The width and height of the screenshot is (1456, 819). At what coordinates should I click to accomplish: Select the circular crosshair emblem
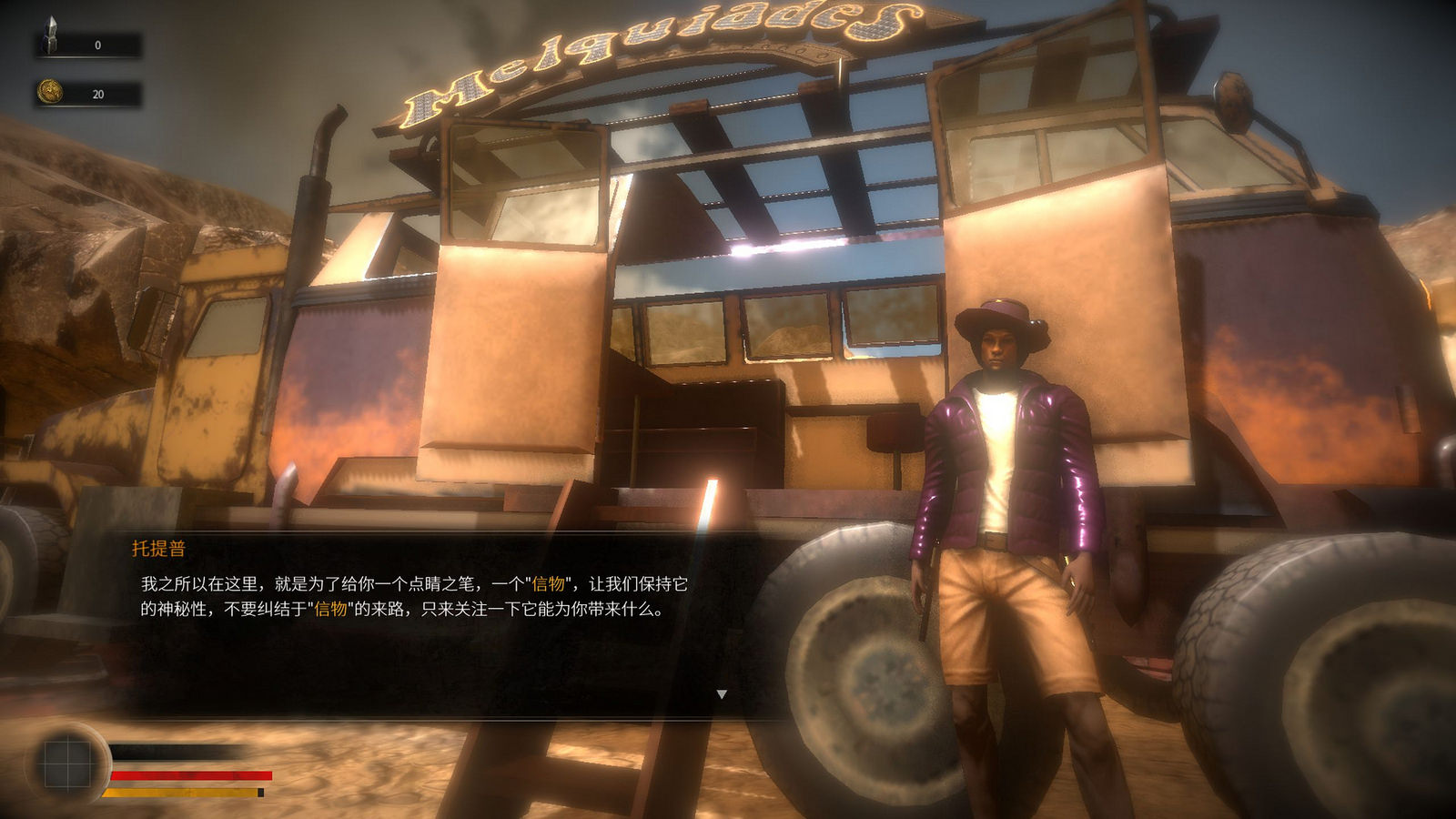point(68,763)
